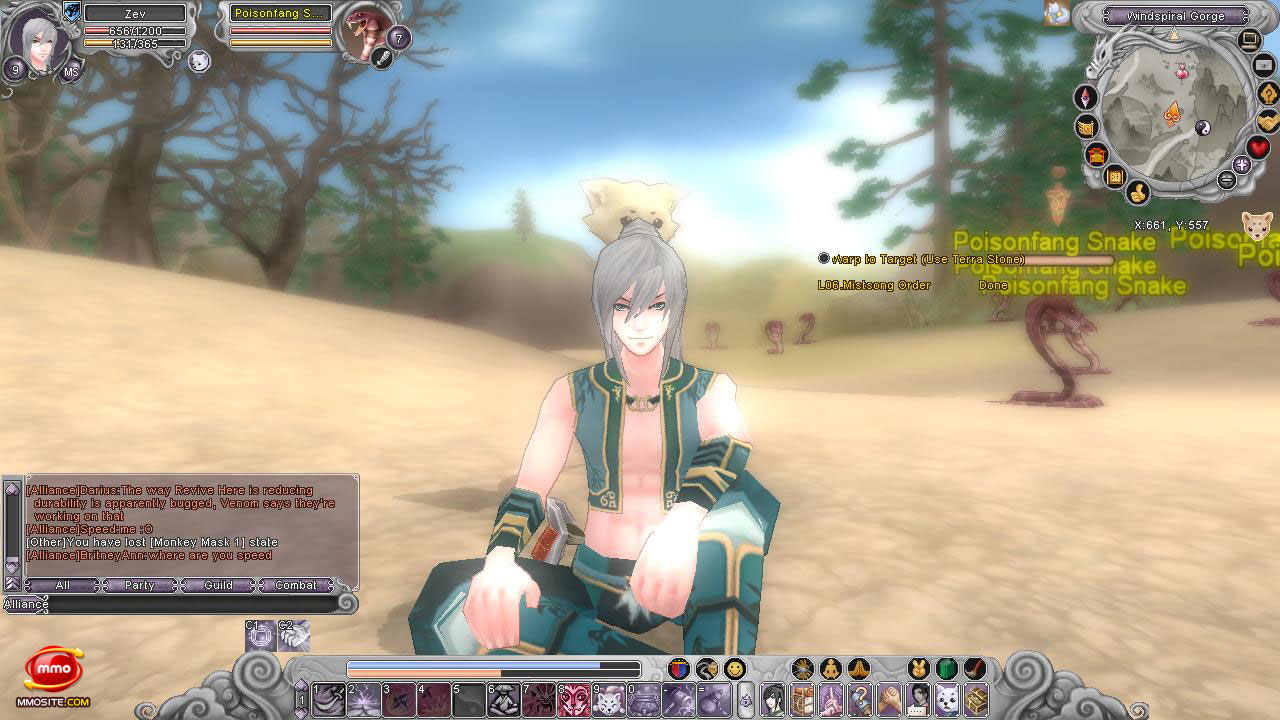The height and width of the screenshot is (720, 1280).
Task: Zoom out the minimap with the minus button
Action: (x=1227, y=180)
